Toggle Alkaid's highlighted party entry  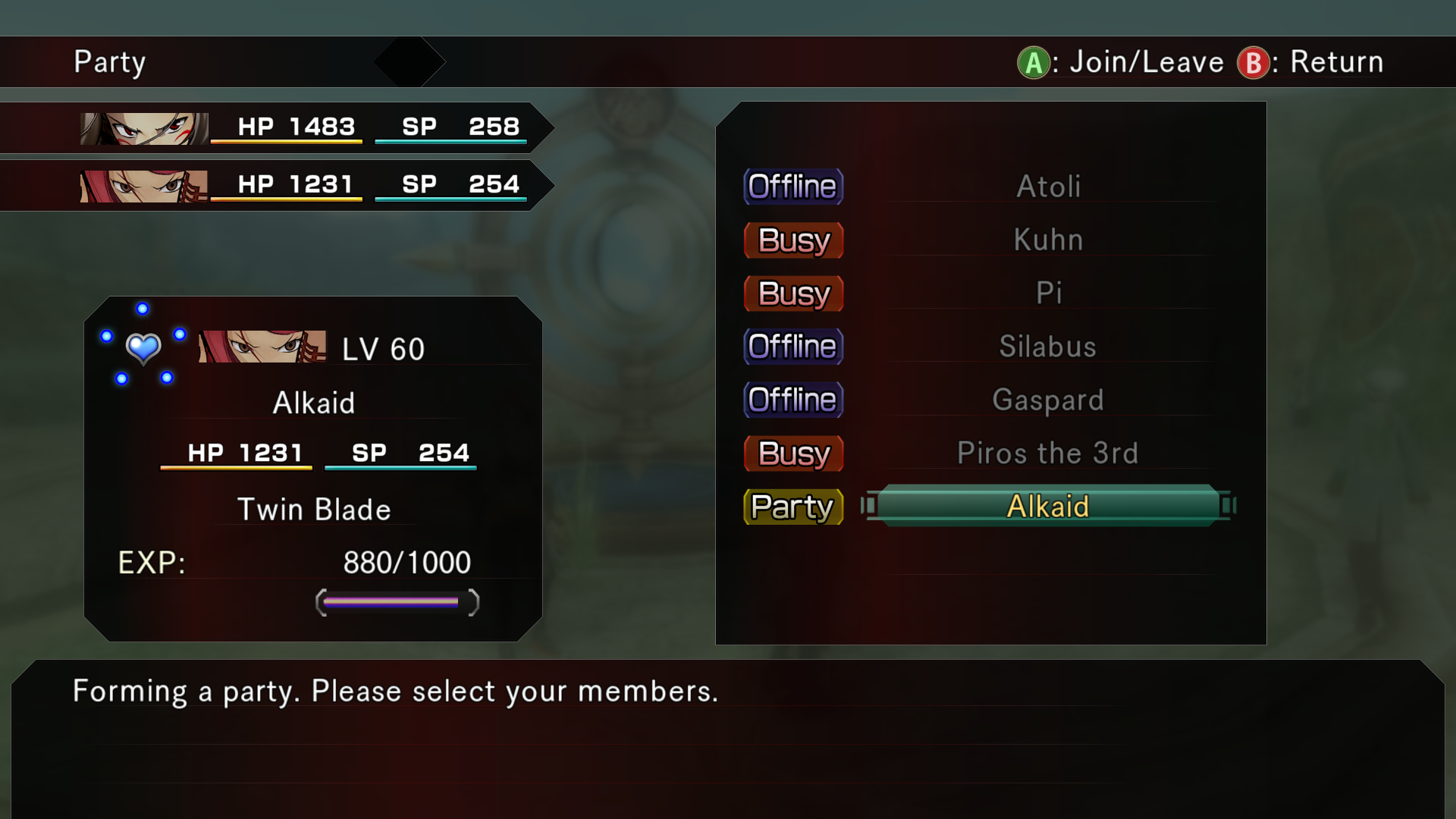(1048, 506)
